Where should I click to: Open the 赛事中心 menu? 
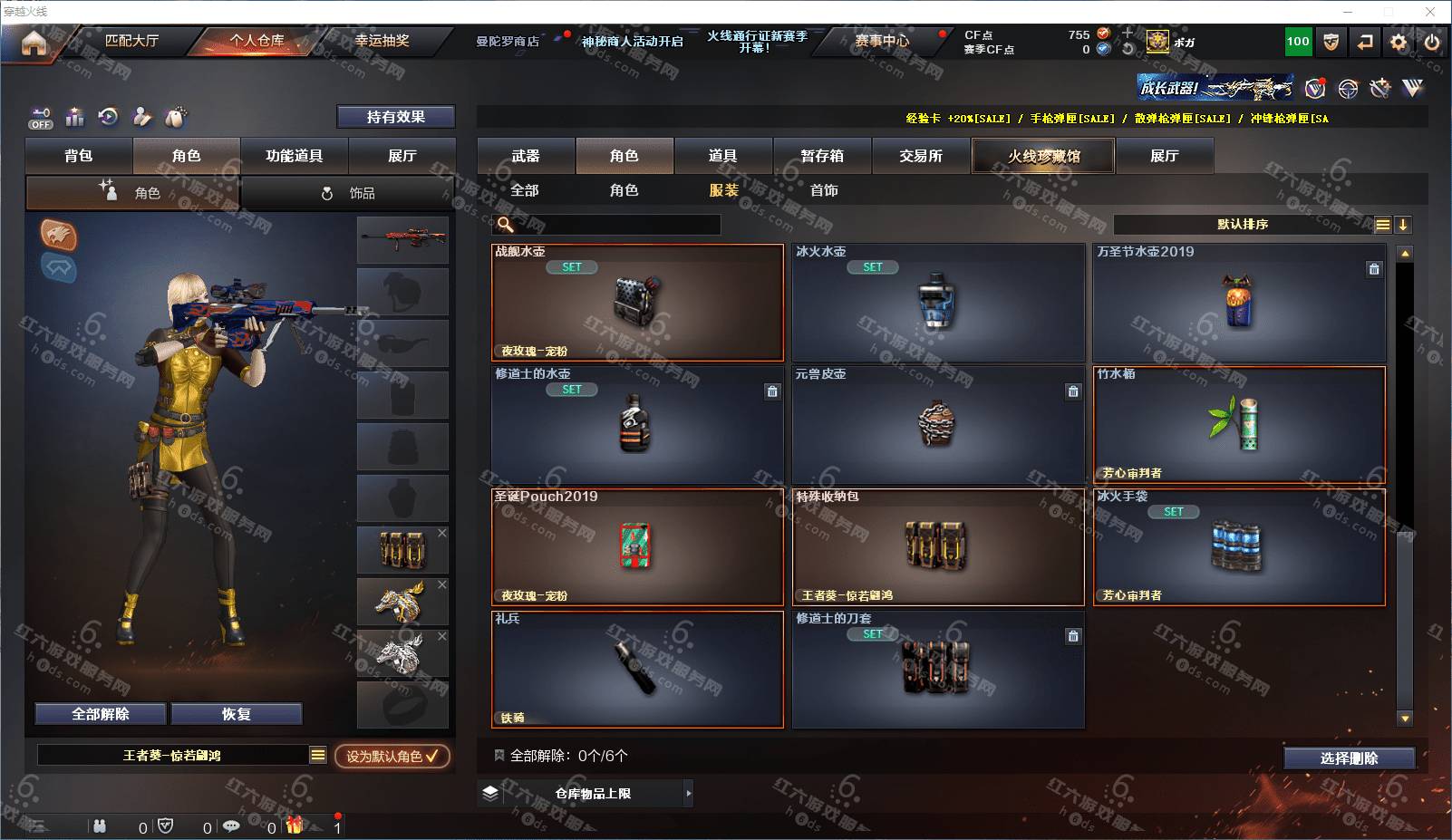[x=881, y=41]
